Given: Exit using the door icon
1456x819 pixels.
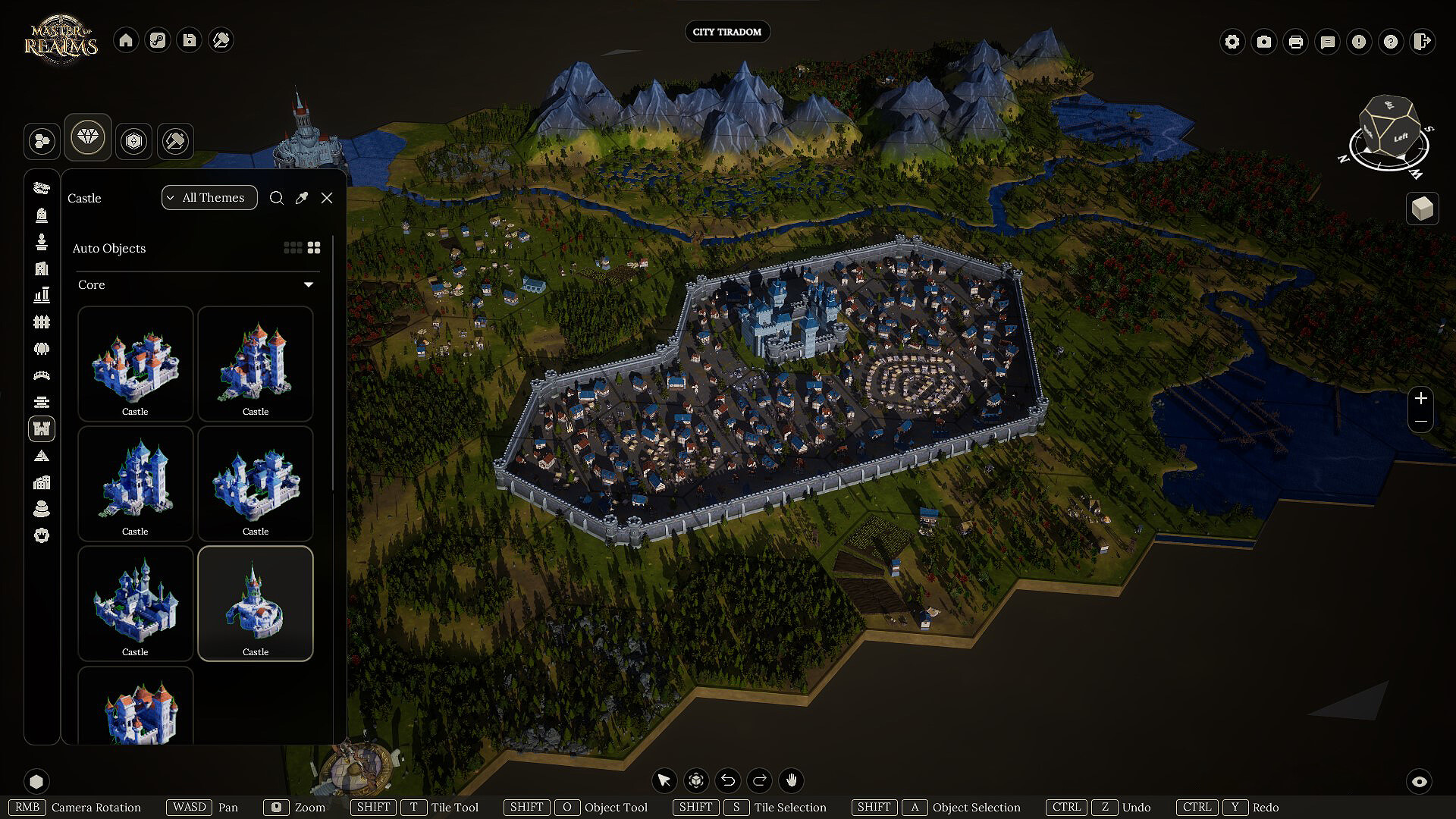Looking at the screenshot, I should pyautogui.click(x=1423, y=42).
